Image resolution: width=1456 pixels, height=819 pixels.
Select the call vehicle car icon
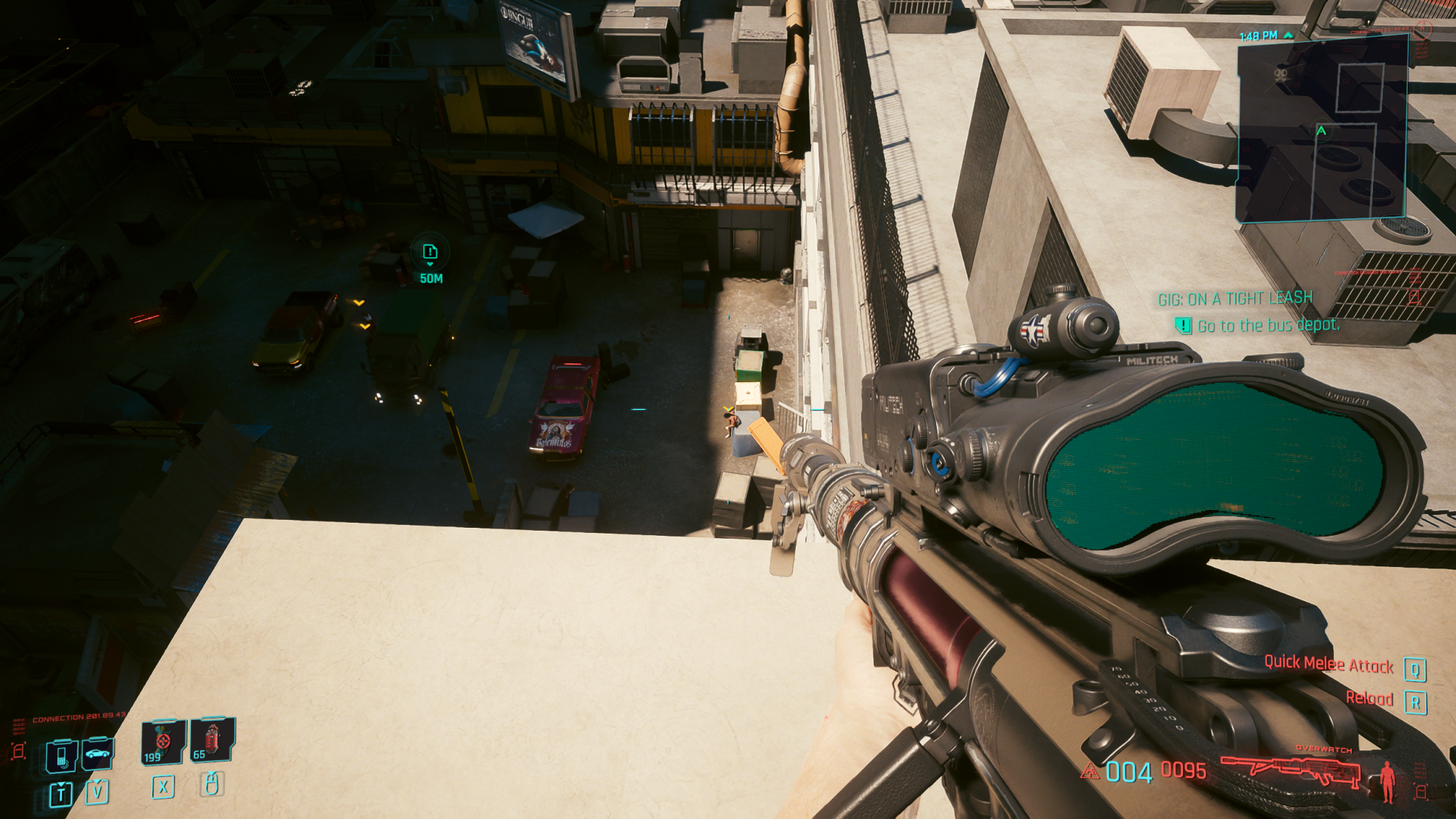[x=98, y=753]
